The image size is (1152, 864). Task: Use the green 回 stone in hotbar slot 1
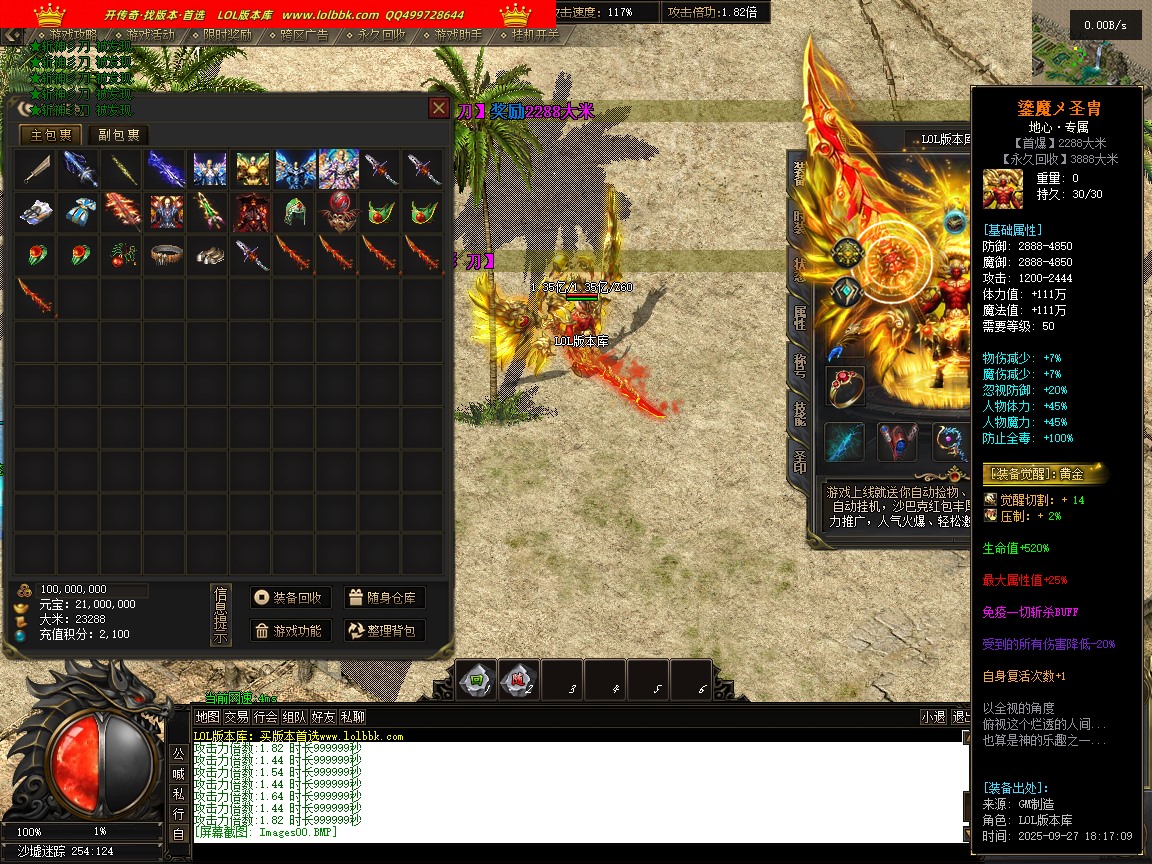tap(477, 680)
